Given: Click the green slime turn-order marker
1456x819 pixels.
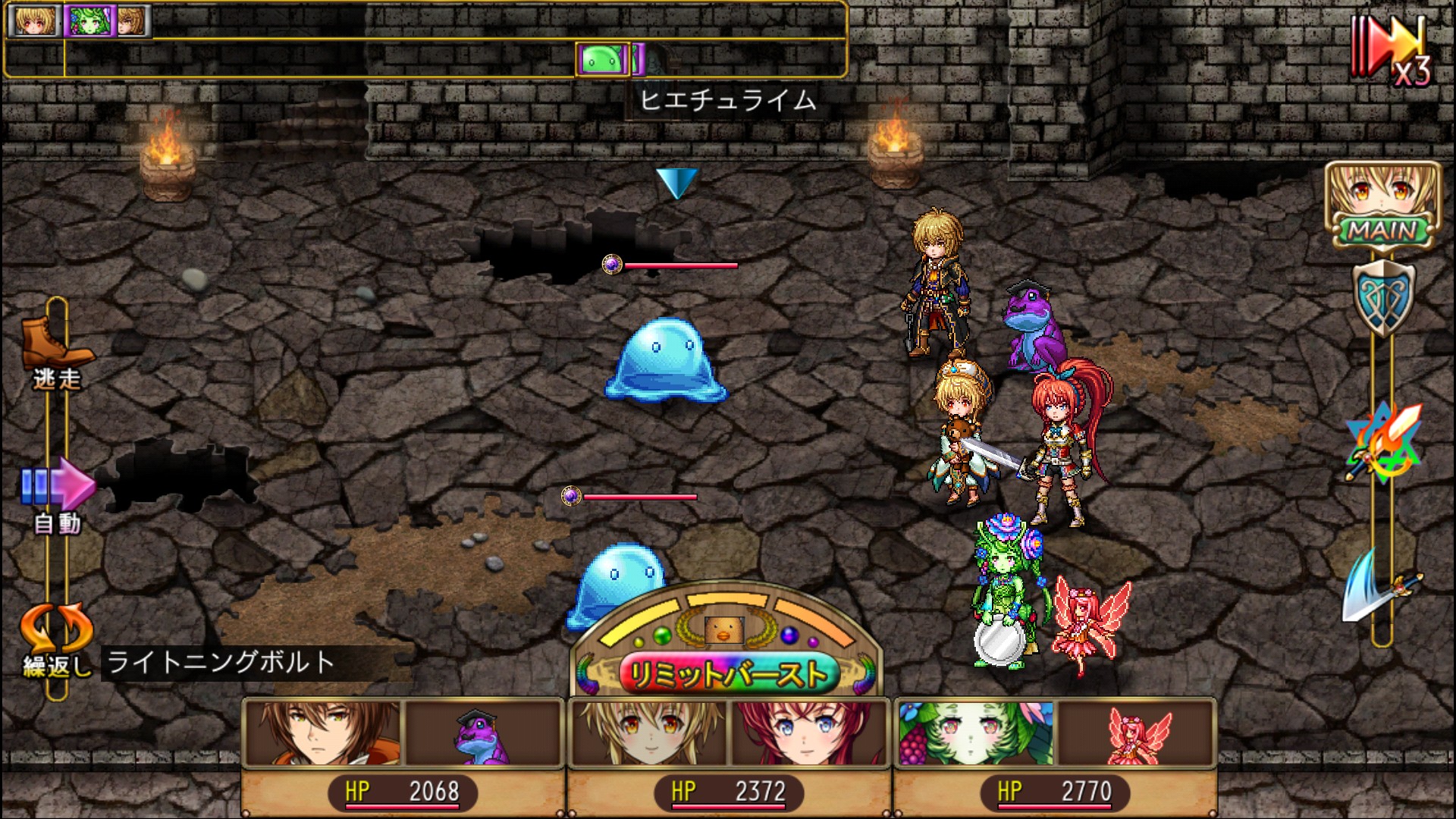Looking at the screenshot, I should coord(603,59).
